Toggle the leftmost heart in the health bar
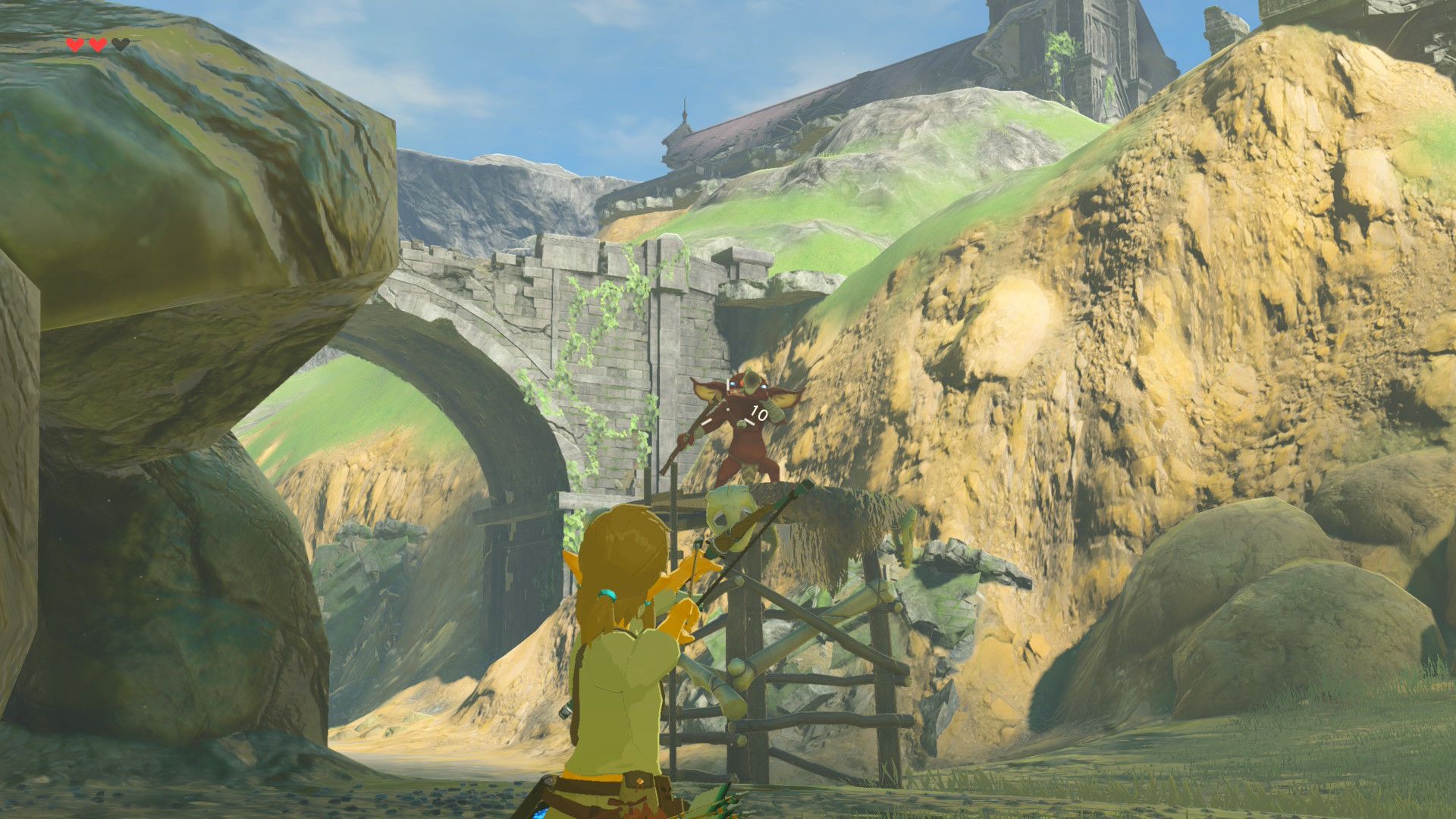 coord(74,44)
